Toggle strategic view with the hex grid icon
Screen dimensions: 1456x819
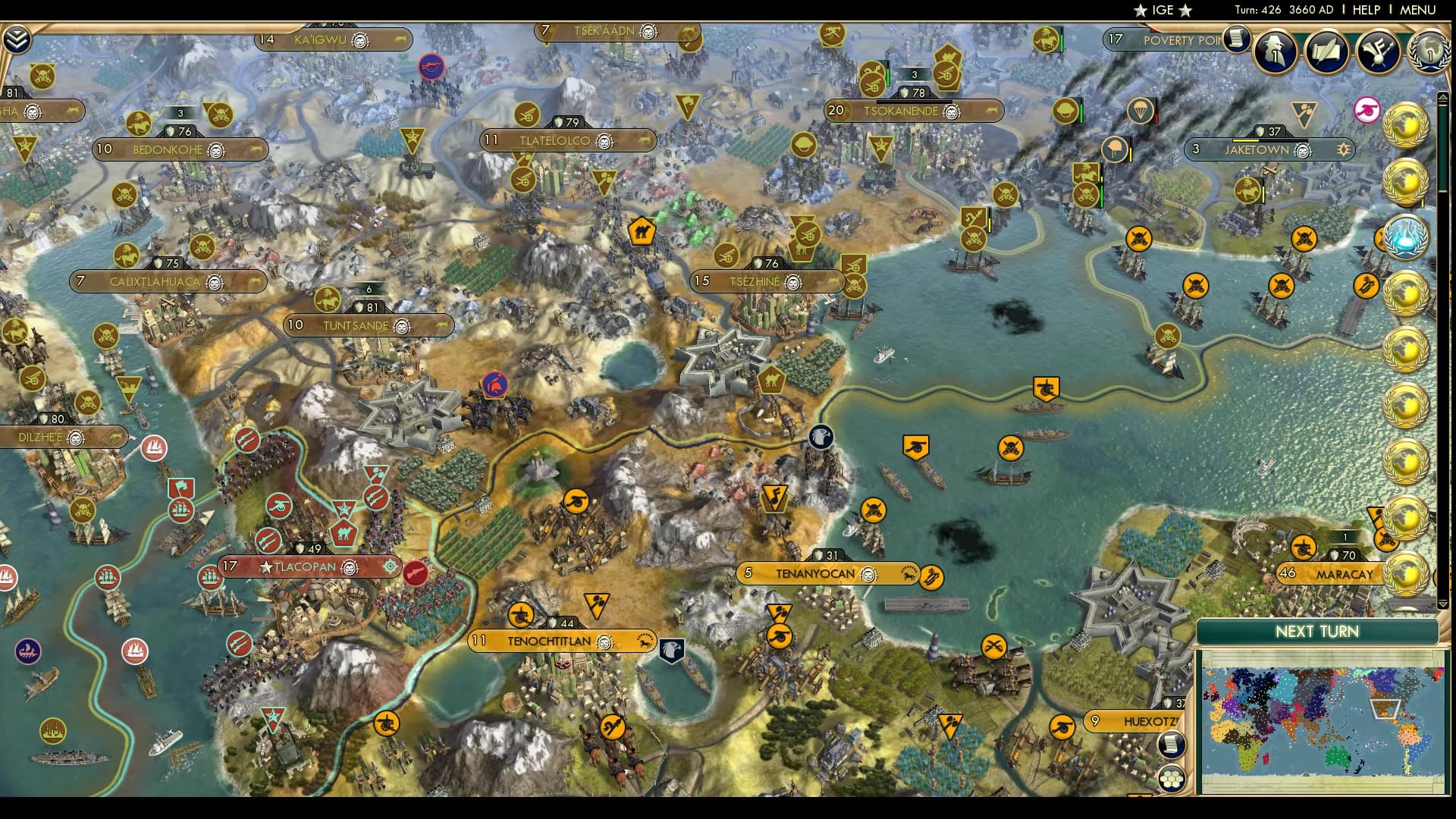(1172, 779)
